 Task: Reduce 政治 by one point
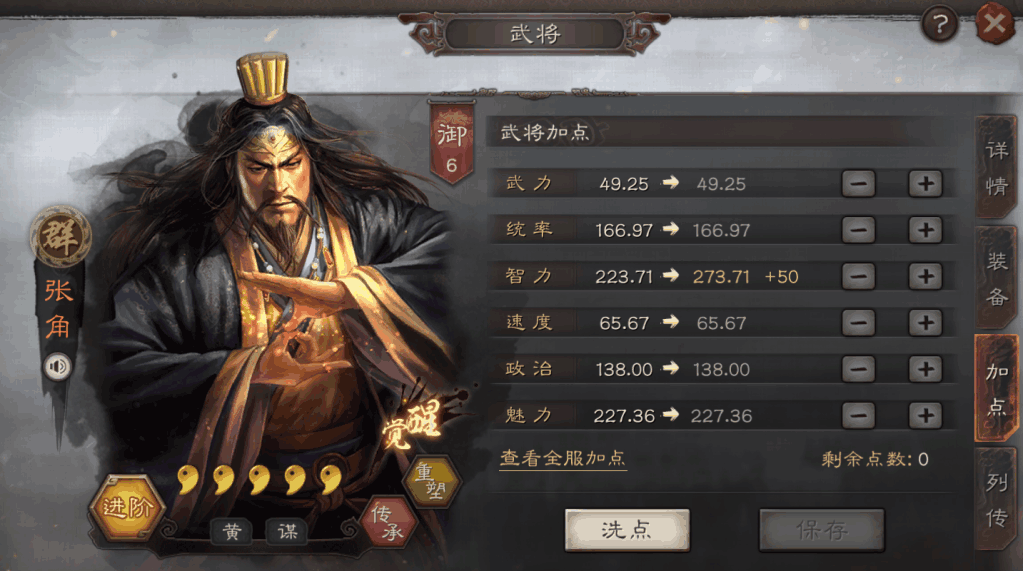point(858,369)
